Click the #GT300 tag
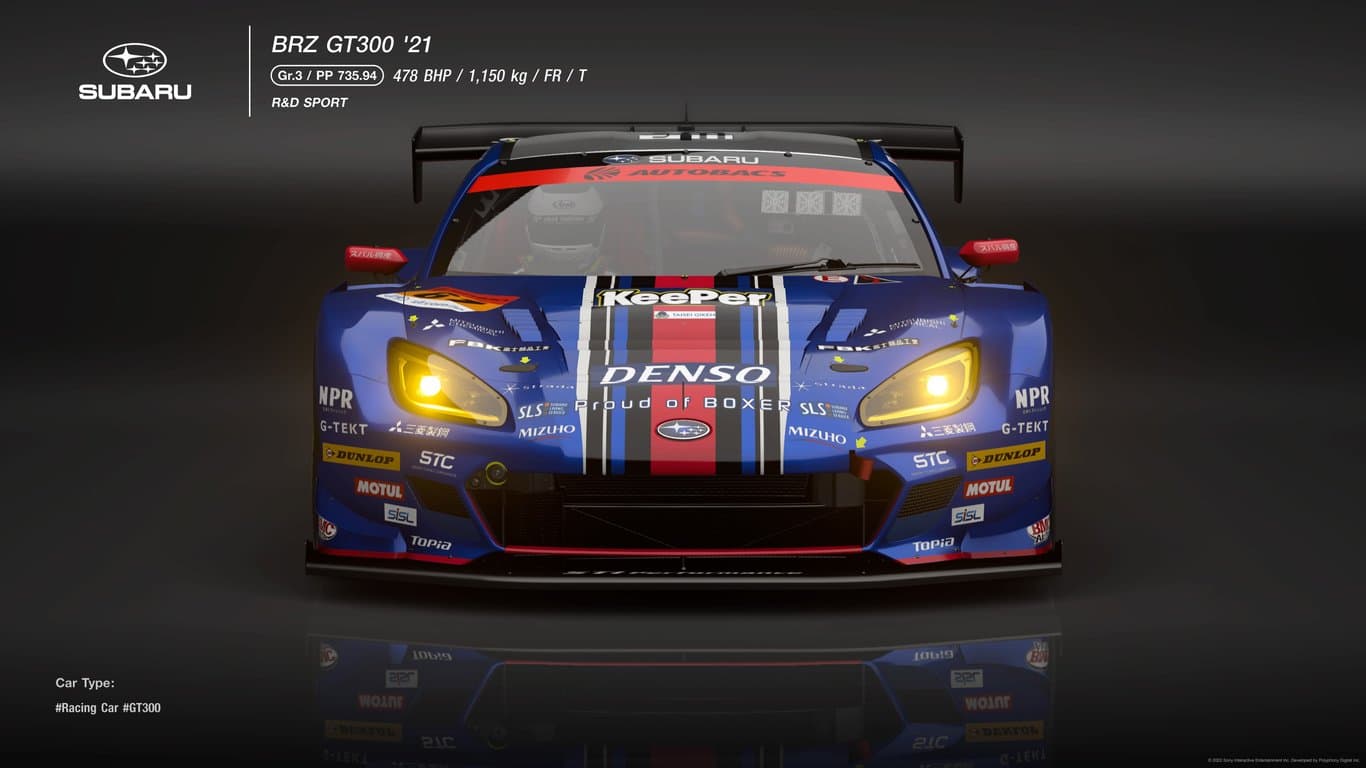This screenshot has height=768, width=1366. (x=143, y=707)
